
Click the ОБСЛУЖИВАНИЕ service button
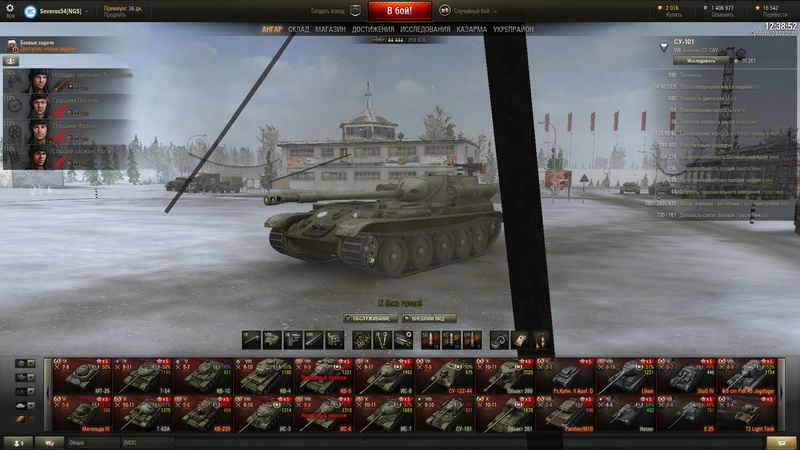pos(370,319)
